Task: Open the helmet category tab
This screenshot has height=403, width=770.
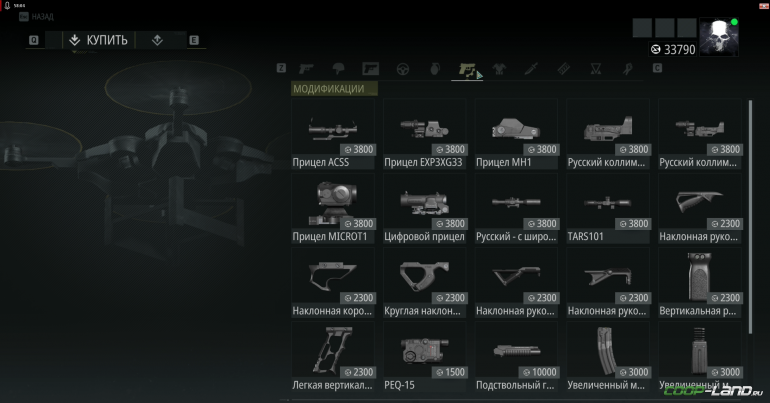Action: click(339, 69)
